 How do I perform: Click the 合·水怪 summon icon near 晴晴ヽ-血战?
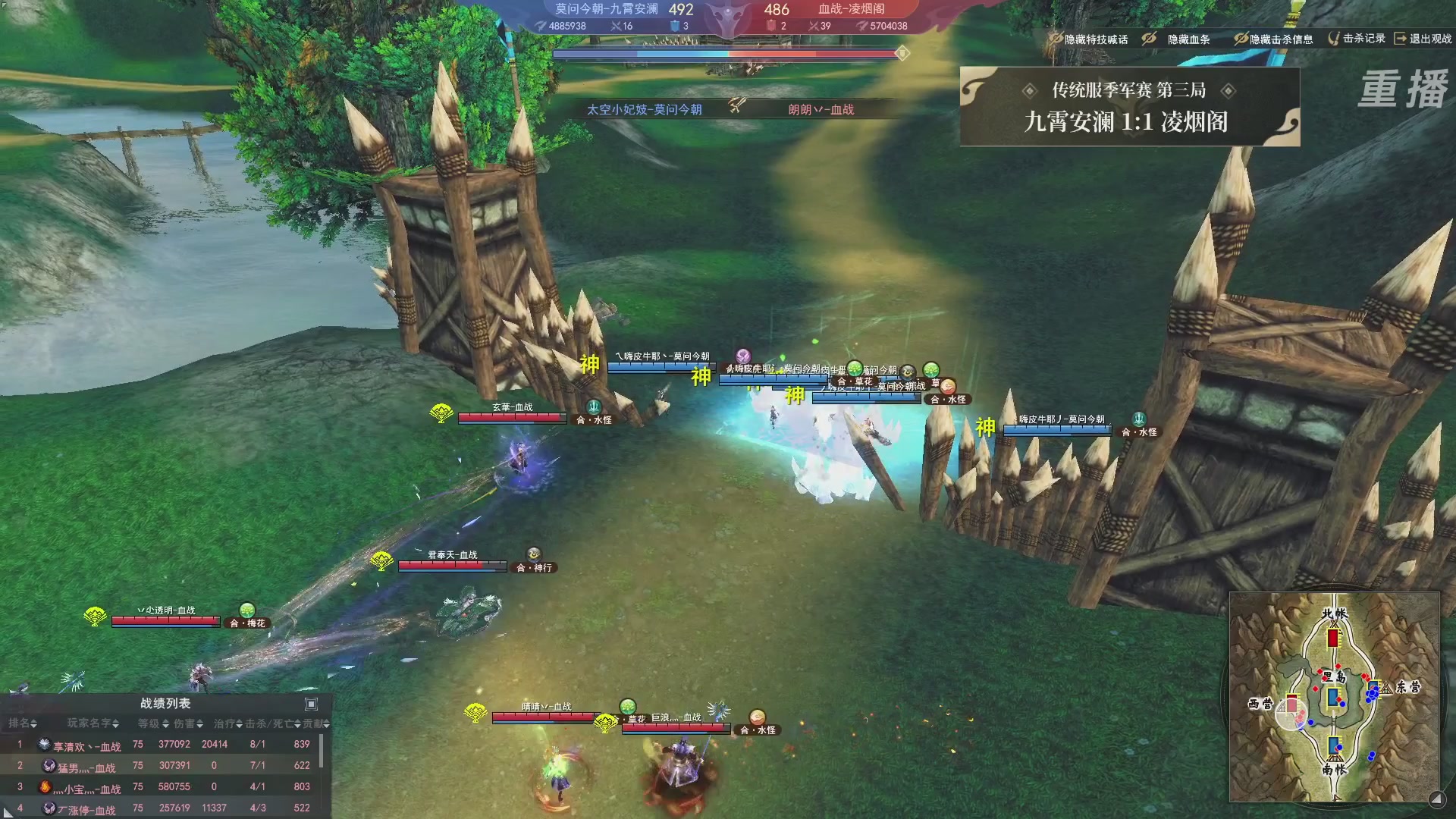coord(755,716)
